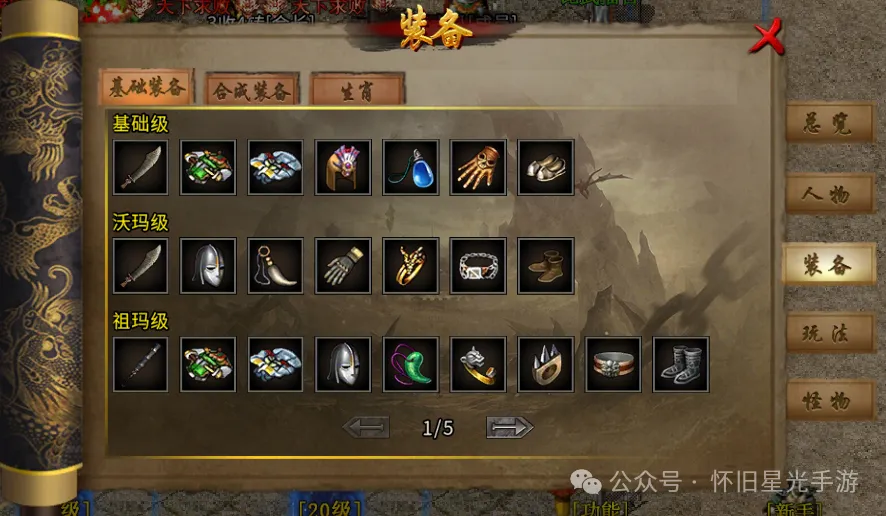Pick the dark staff weapon in 祖玛级 row
This screenshot has height=516, width=886.
(x=140, y=364)
